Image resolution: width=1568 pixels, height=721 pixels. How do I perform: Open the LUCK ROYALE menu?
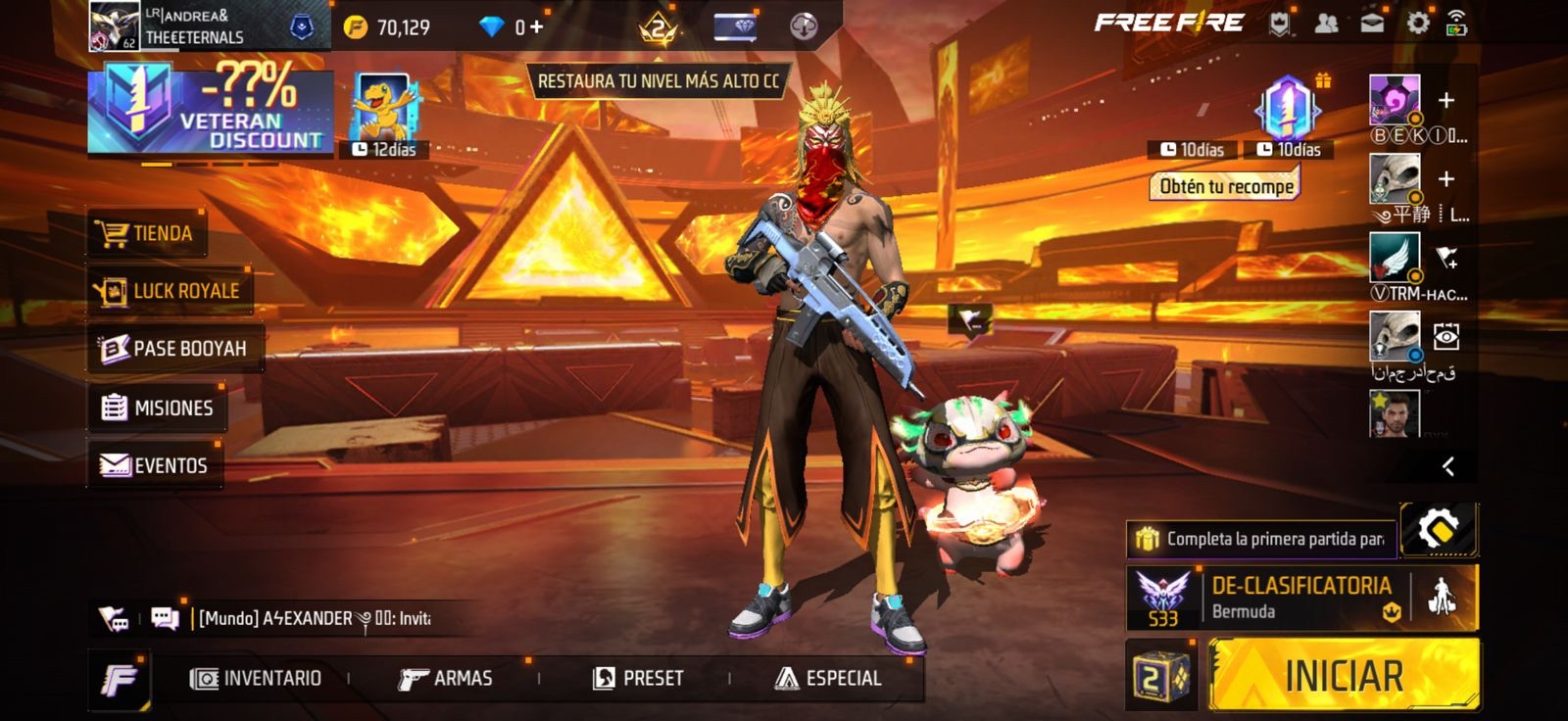(170, 291)
